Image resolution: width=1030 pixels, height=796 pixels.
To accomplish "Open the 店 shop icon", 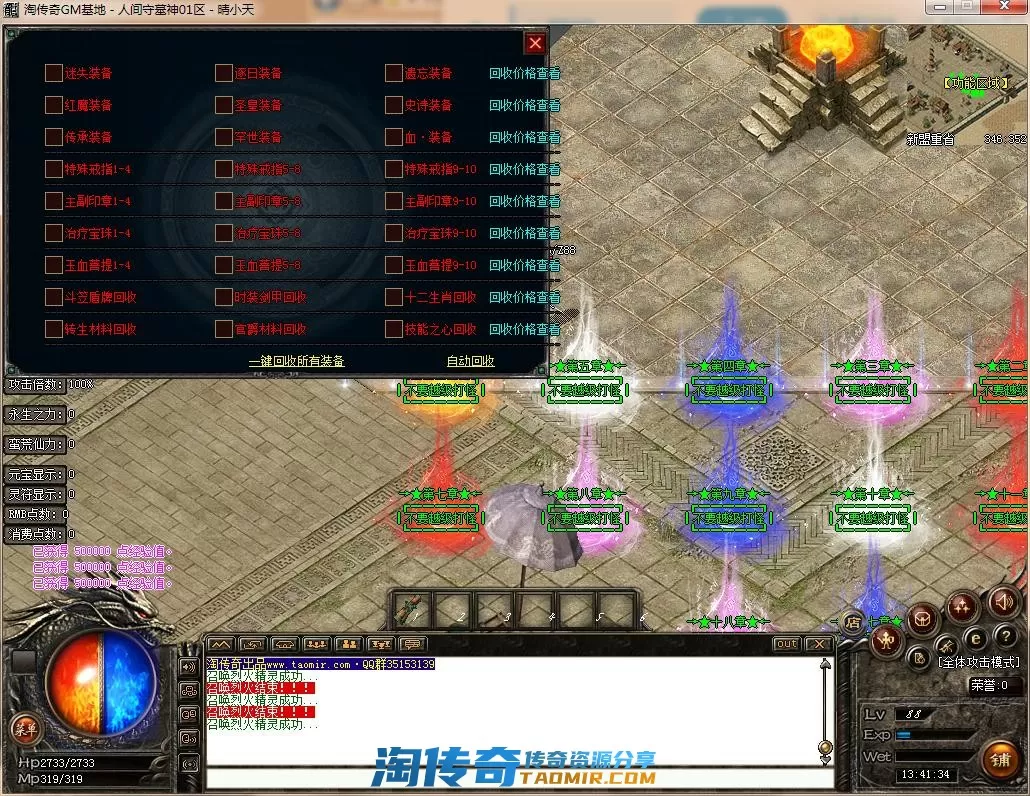I will pyautogui.click(x=852, y=622).
